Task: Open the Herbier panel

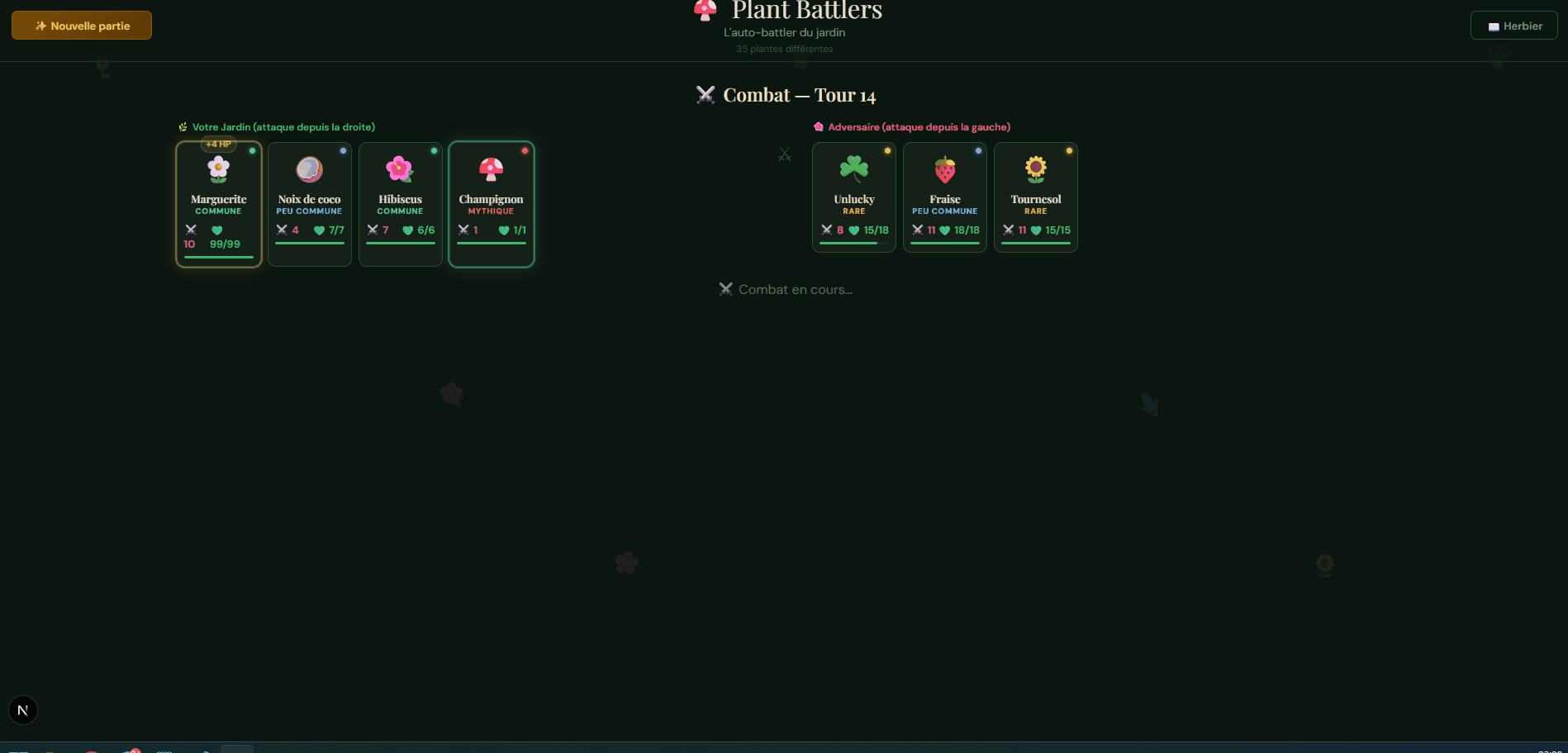Action: click(x=1513, y=25)
